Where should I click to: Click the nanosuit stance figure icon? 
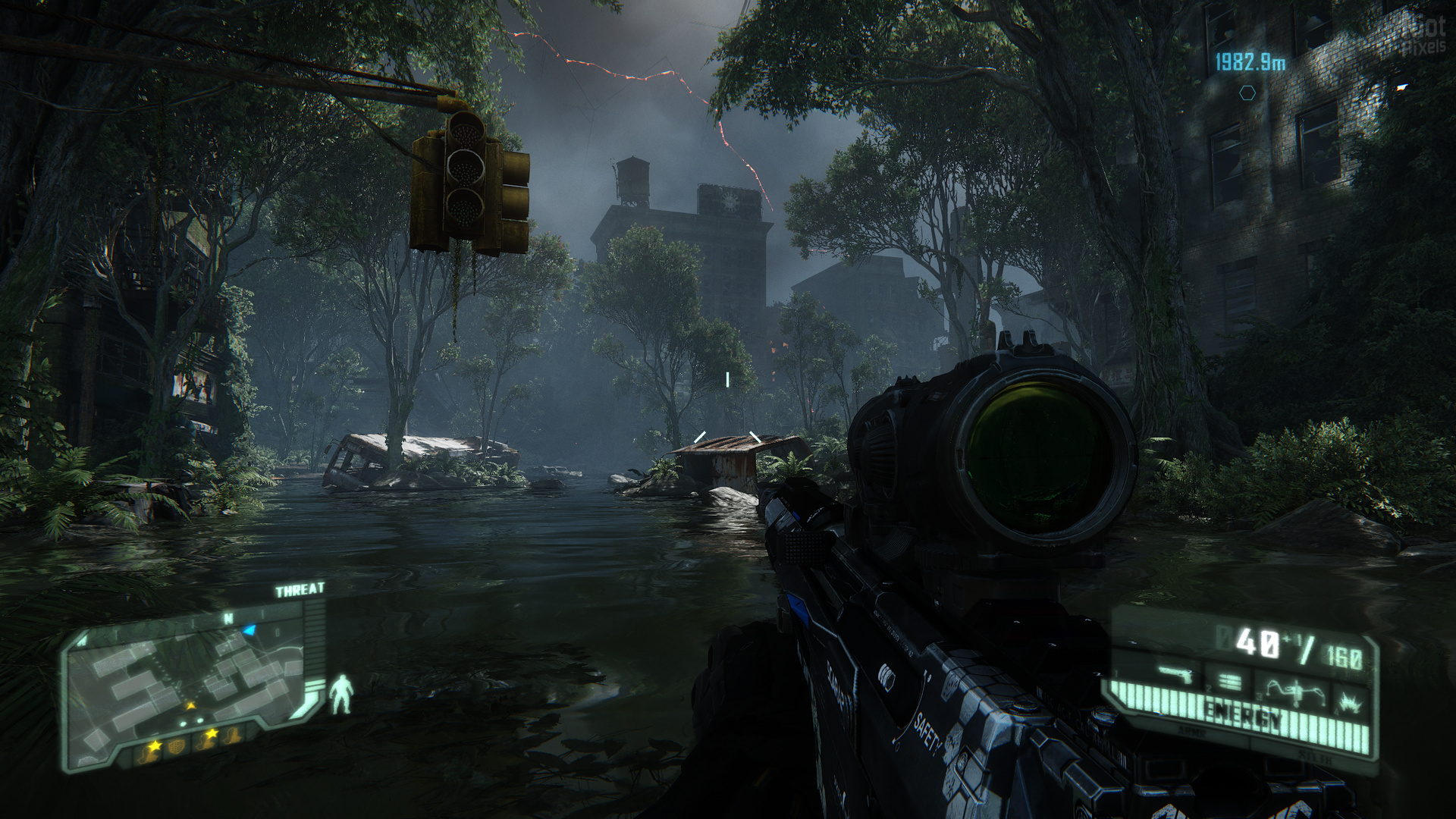[341, 694]
